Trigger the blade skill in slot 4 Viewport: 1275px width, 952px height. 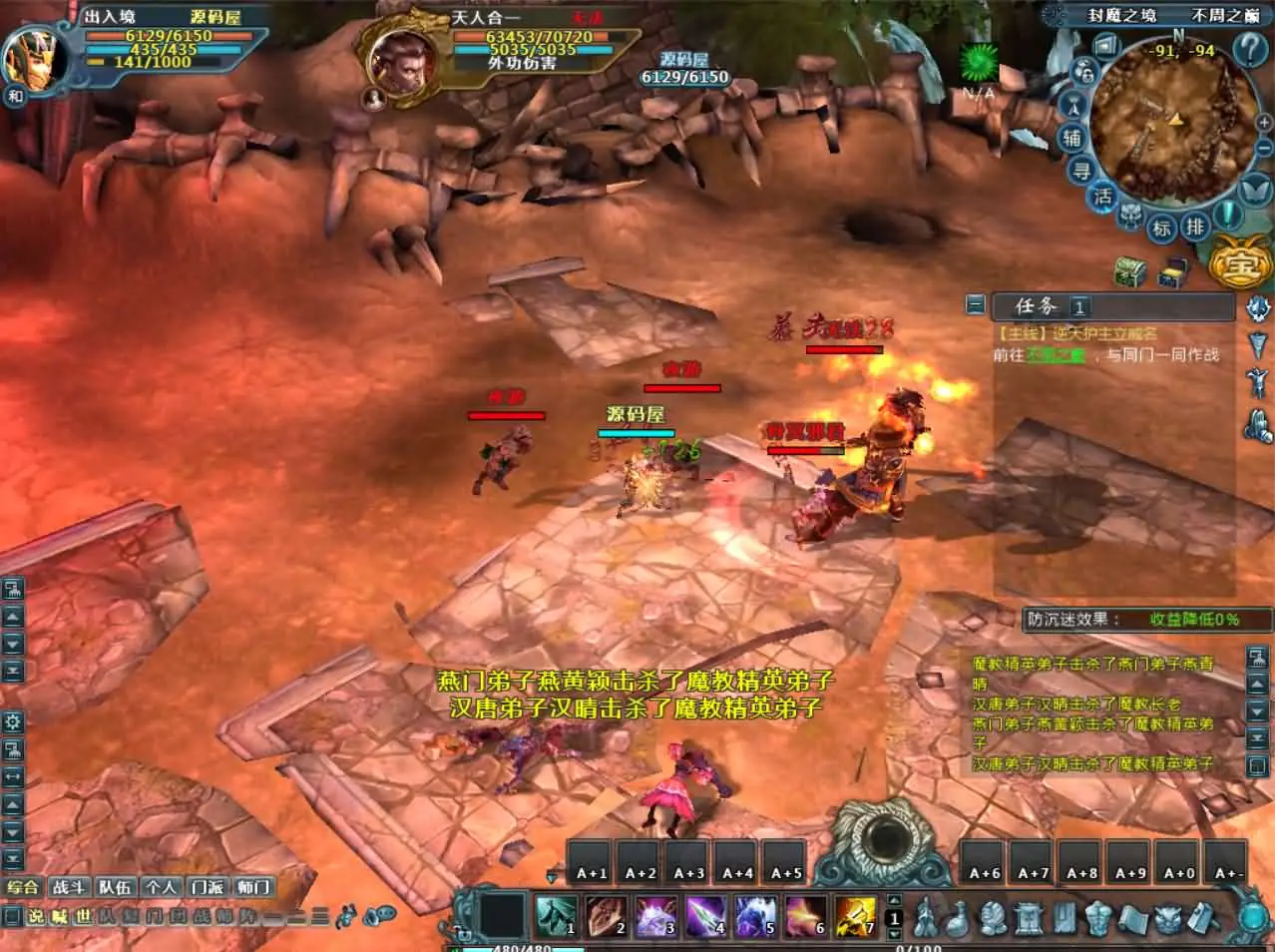click(x=704, y=914)
